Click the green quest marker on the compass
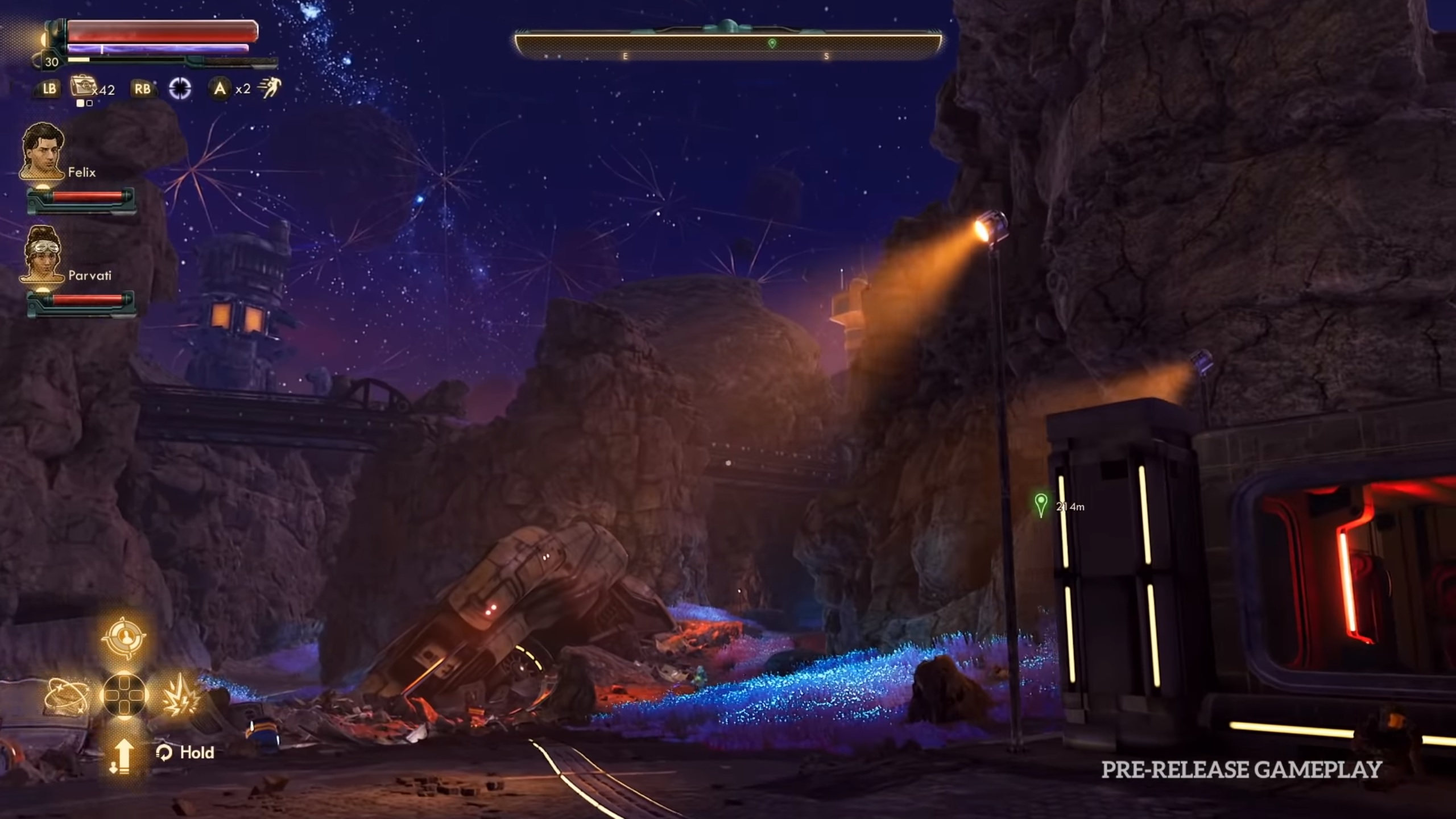 (x=772, y=43)
